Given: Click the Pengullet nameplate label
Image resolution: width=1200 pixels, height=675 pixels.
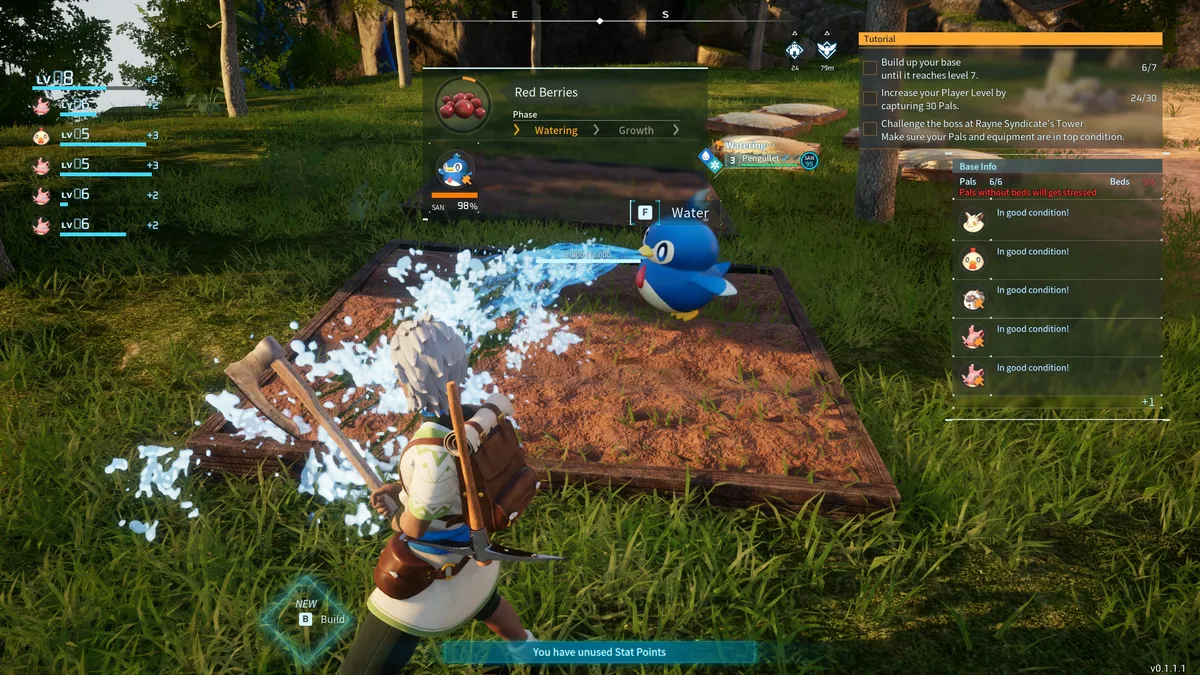Looking at the screenshot, I should pyautogui.click(x=760, y=159).
